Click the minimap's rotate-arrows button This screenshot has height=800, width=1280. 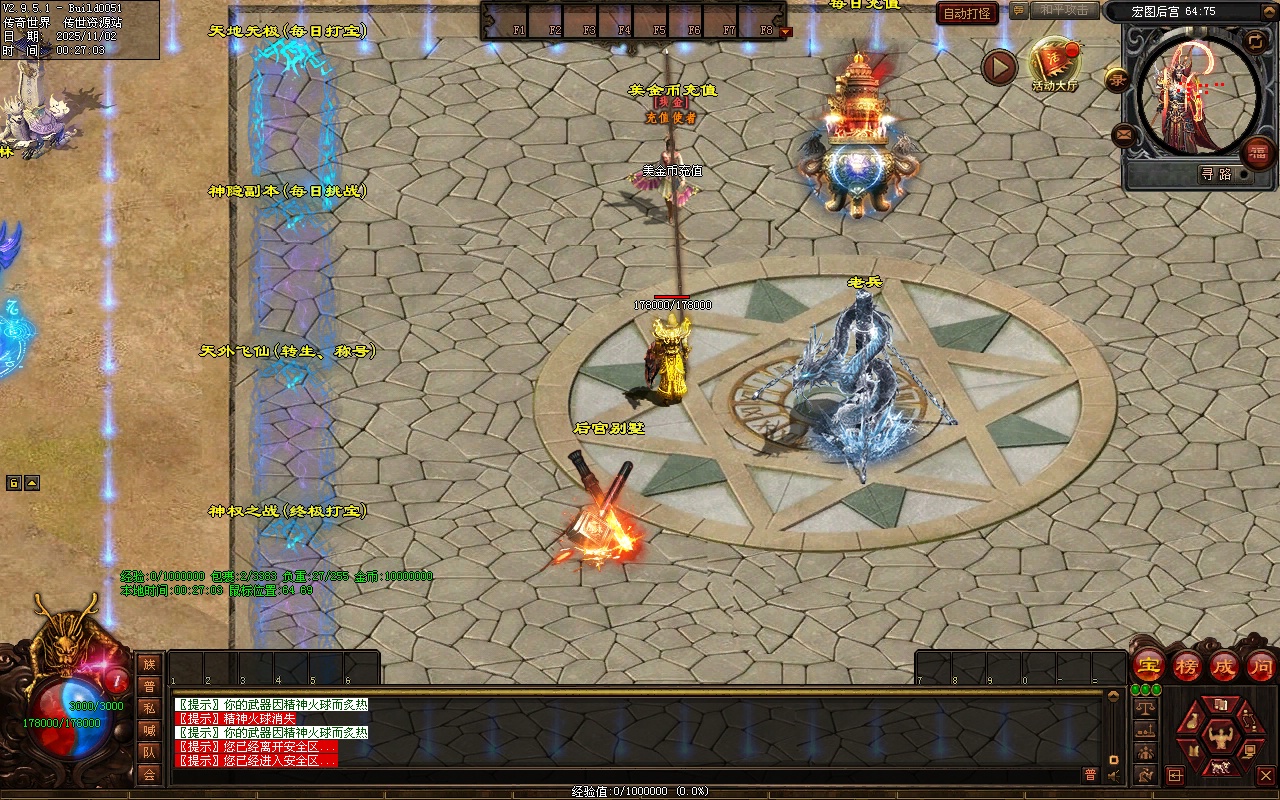1255,41
